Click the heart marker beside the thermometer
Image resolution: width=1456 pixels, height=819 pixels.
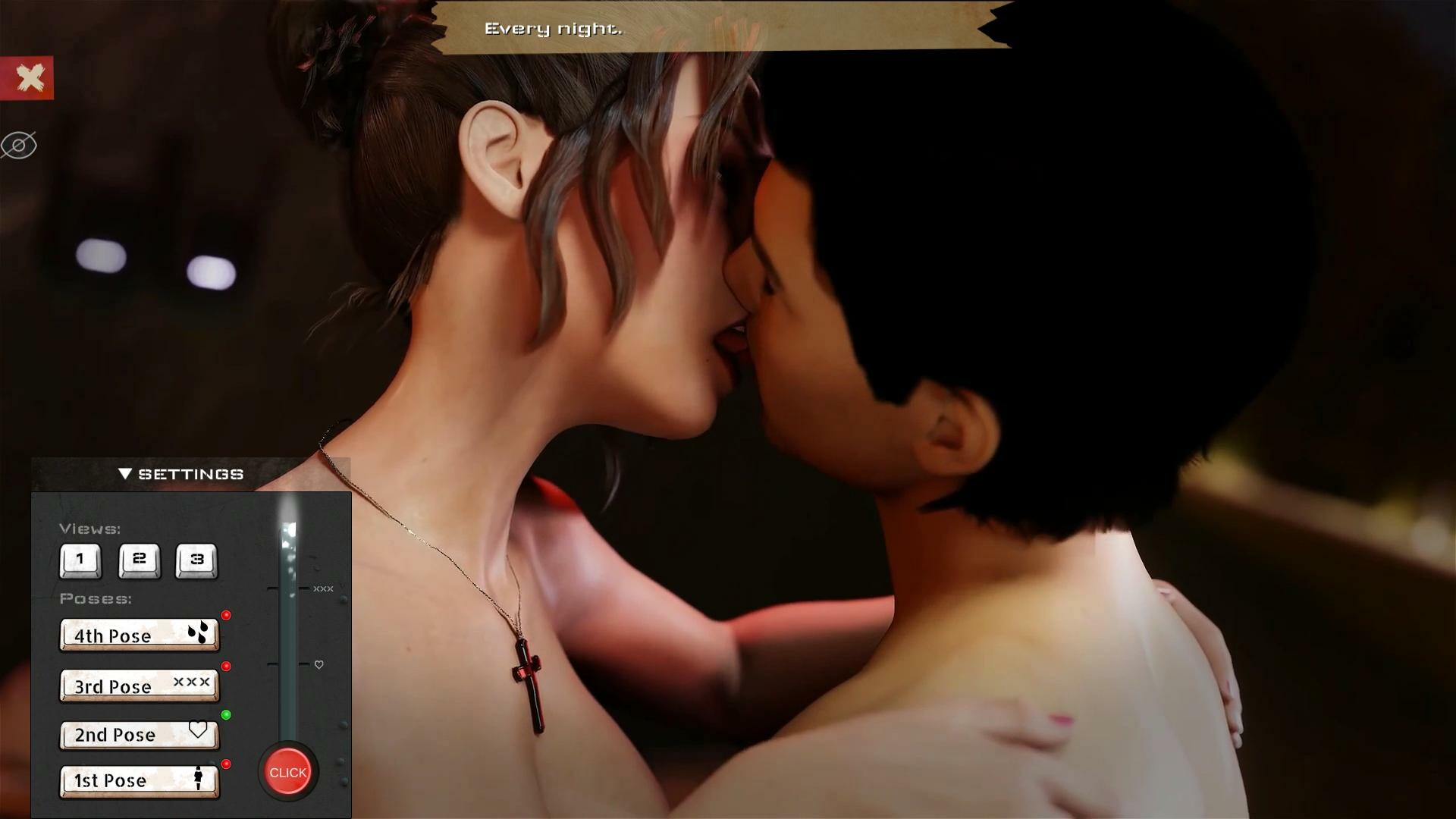(x=318, y=664)
